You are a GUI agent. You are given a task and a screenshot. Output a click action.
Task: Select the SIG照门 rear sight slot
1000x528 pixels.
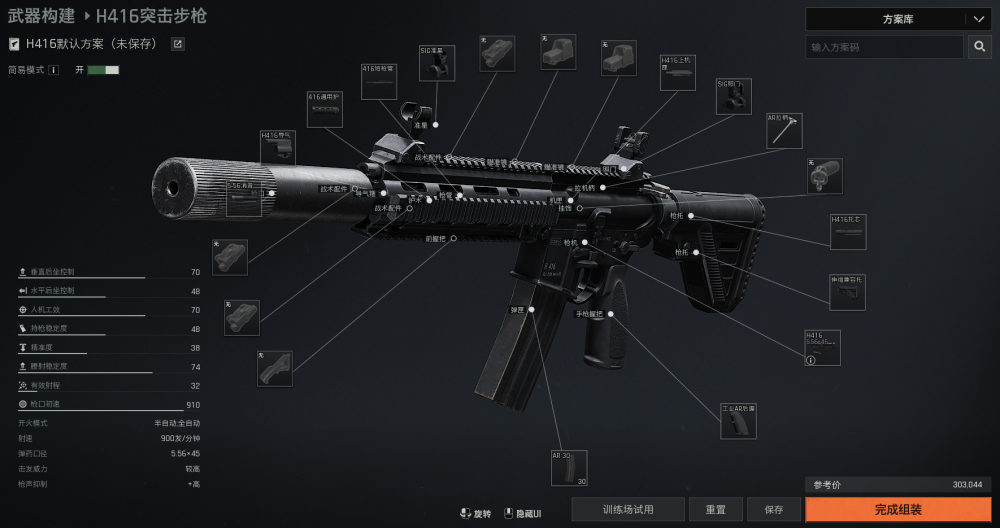click(x=734, y=96)
